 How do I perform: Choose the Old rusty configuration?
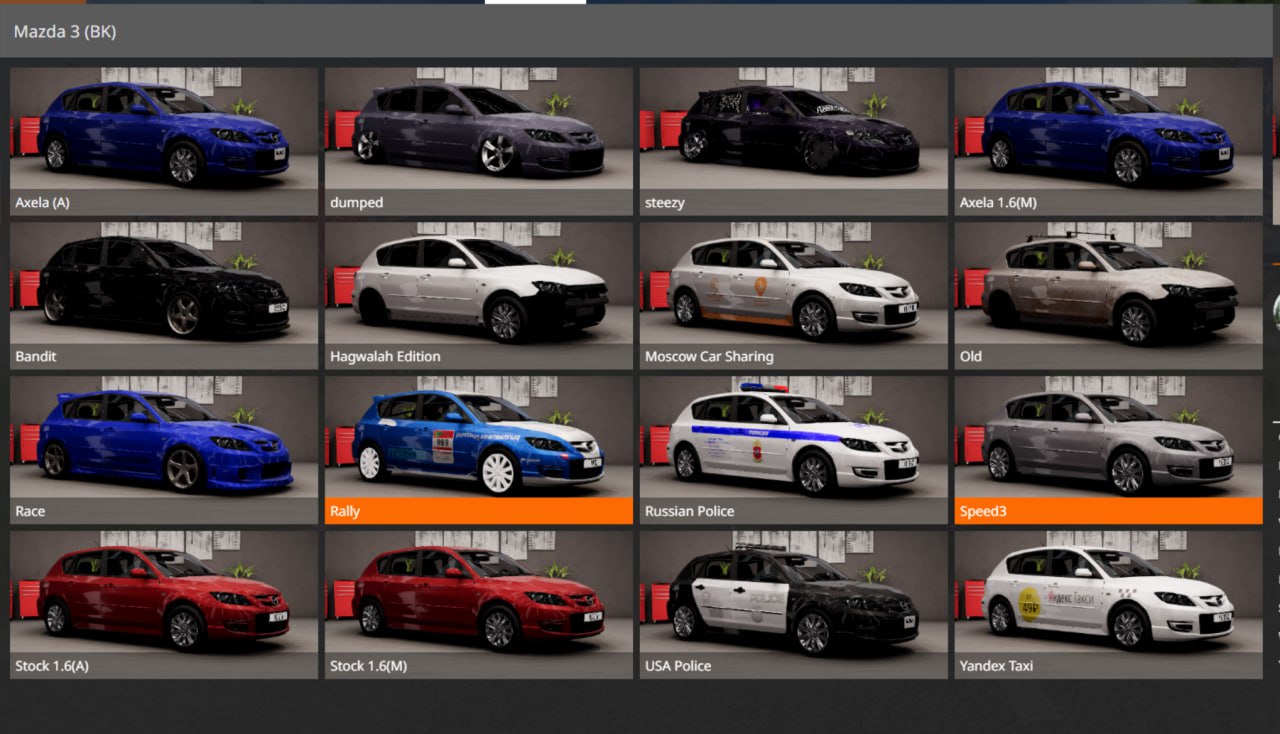point(1107,290)
